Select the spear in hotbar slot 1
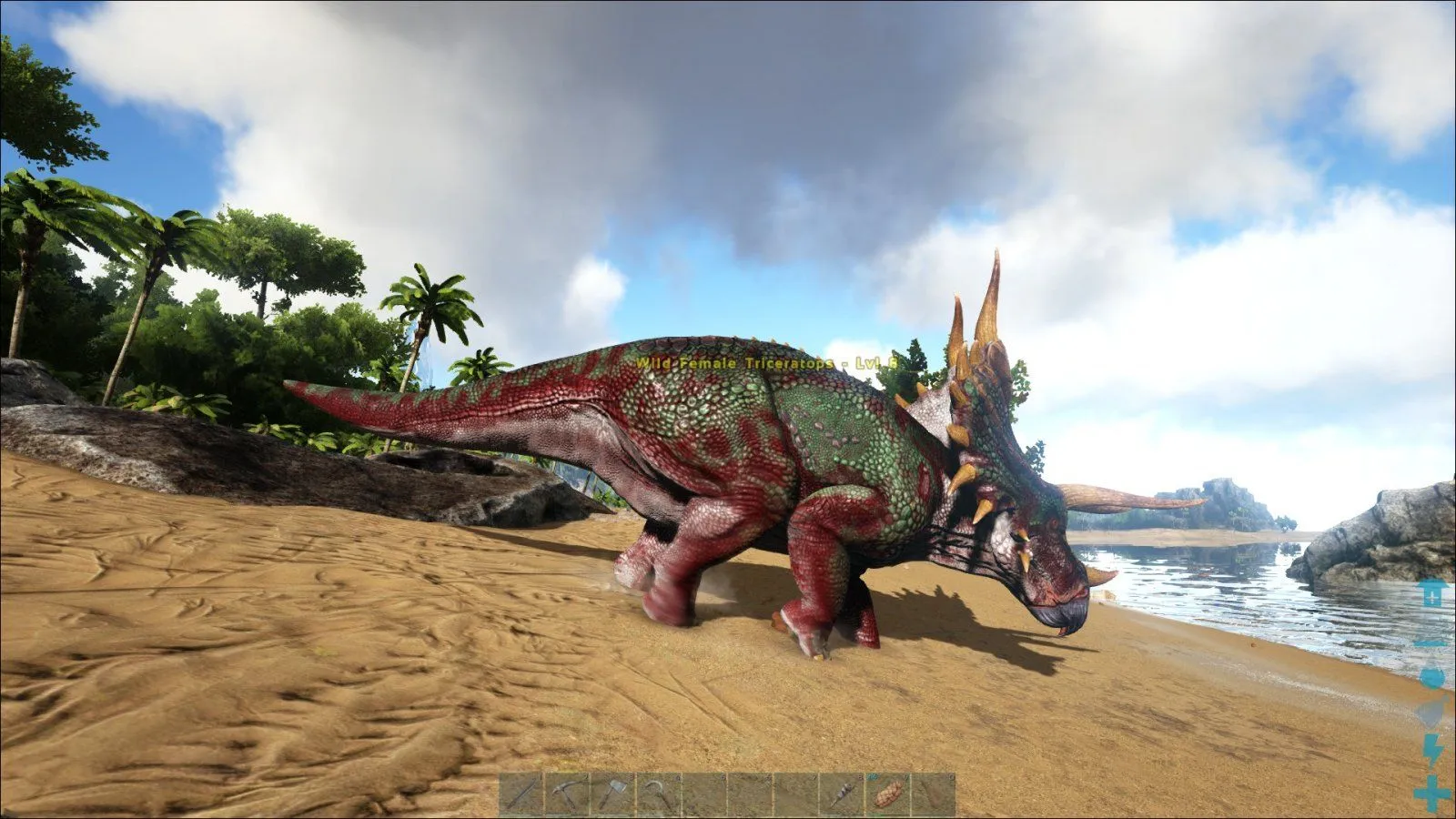The width and height of the screenshot is (1456, 819). pyautogui.click(x=521, y=794)
